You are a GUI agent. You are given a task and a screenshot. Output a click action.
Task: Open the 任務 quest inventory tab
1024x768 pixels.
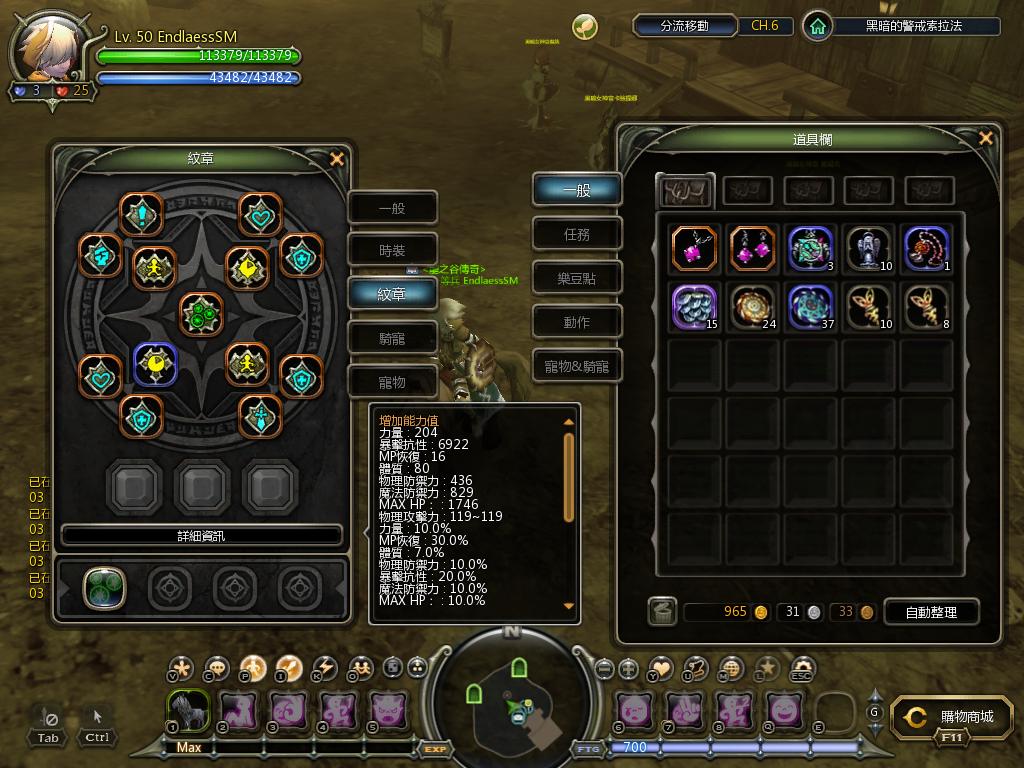(x=577, y=234)
